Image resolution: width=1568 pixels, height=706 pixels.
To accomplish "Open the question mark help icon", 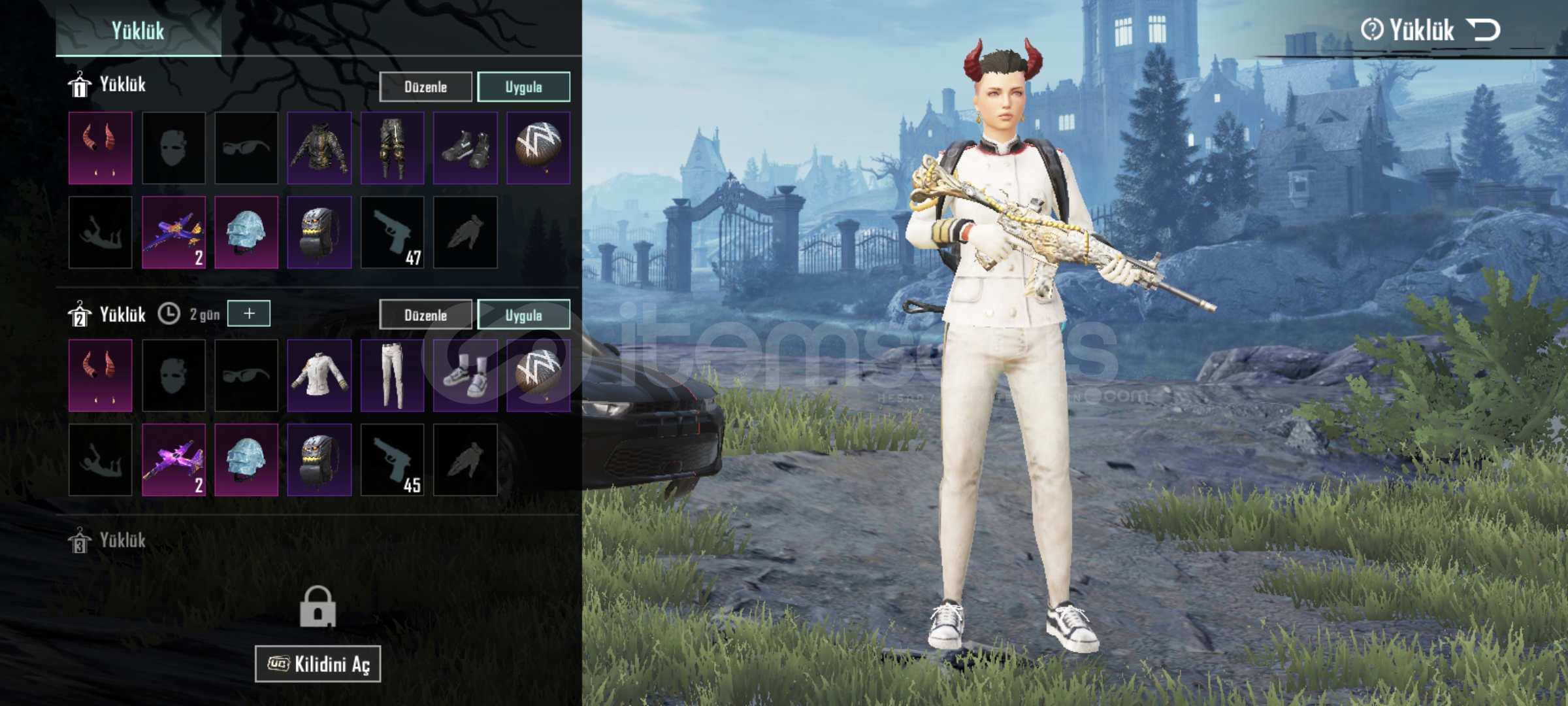I will click(x=1371, y=30).
